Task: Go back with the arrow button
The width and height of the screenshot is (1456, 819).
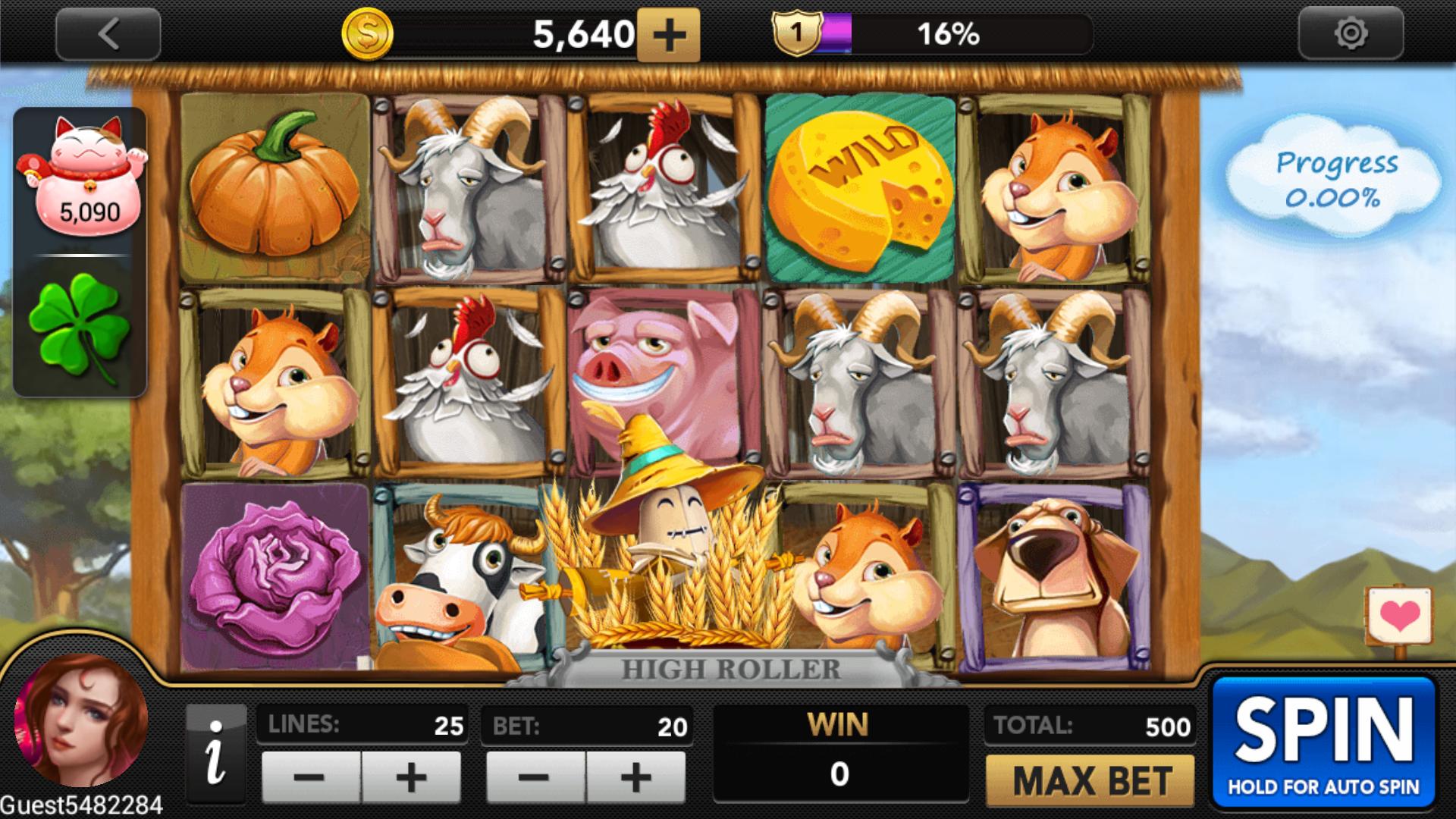Action: (x=108, y=34)
